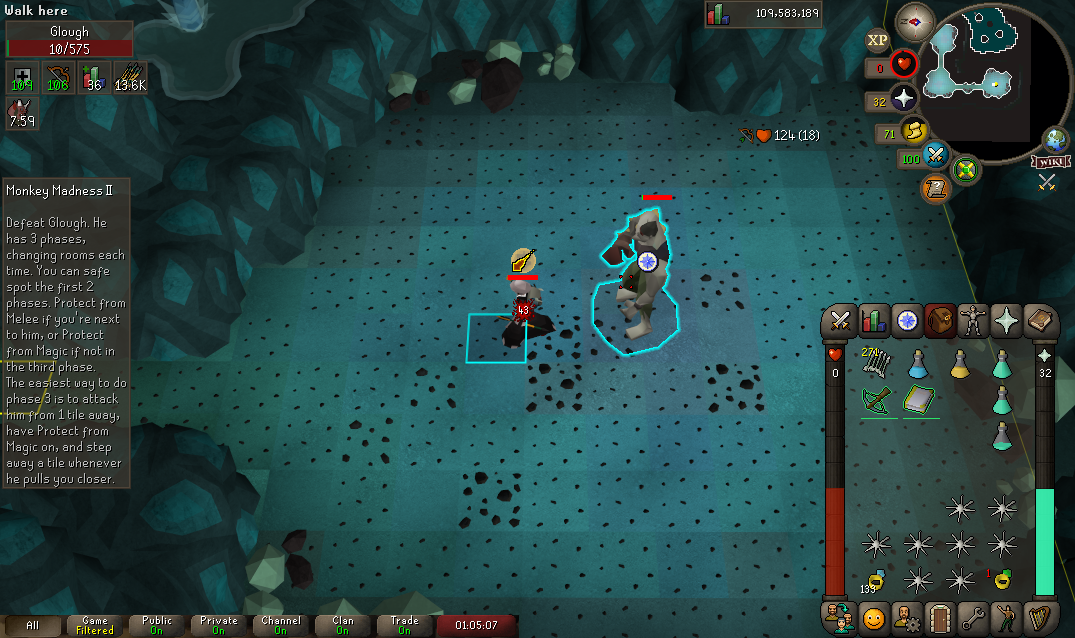Toggle the XP drops orb
The image size is (1075, 638).
click(x=877, y=40)
